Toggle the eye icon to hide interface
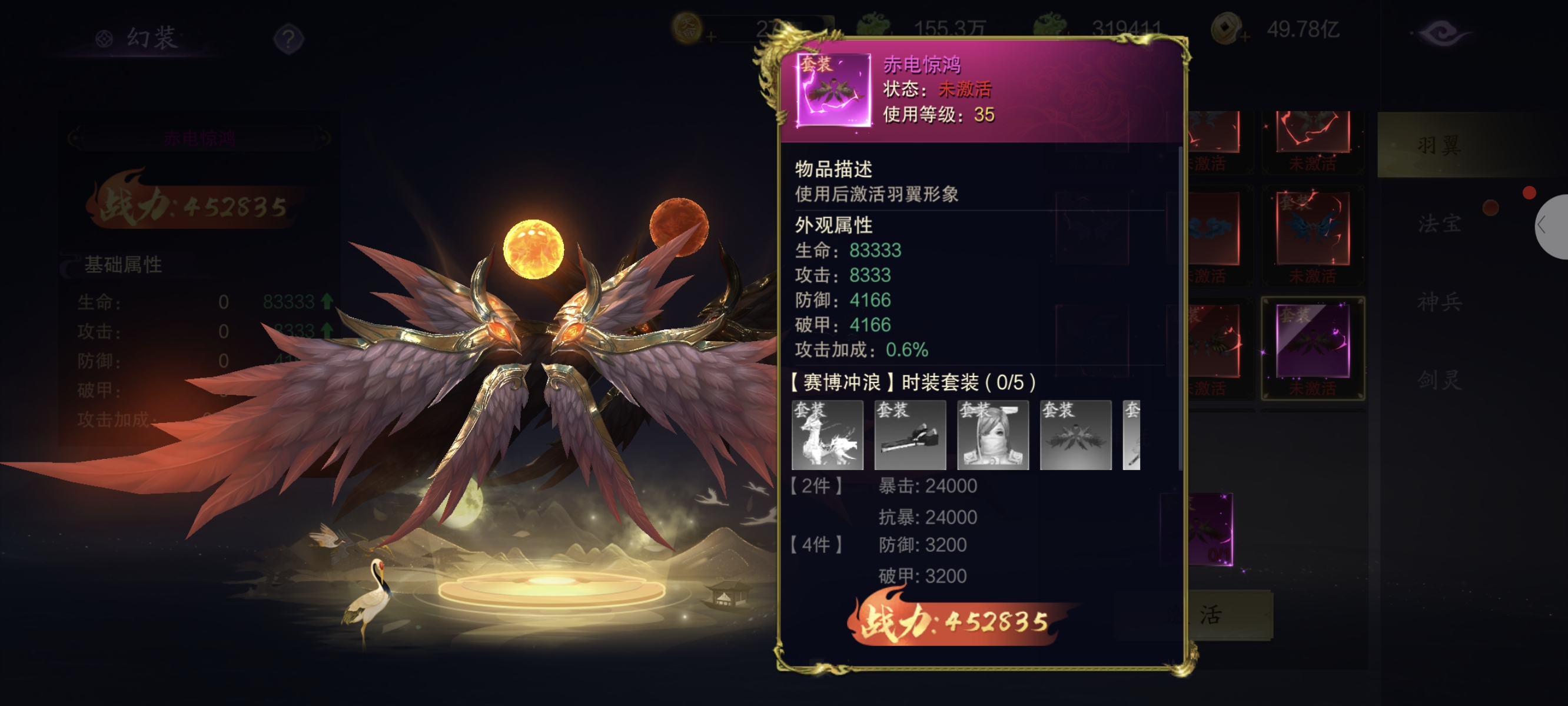The height and width of the screenshot is (706, 1568). [x=1441, y=32]
